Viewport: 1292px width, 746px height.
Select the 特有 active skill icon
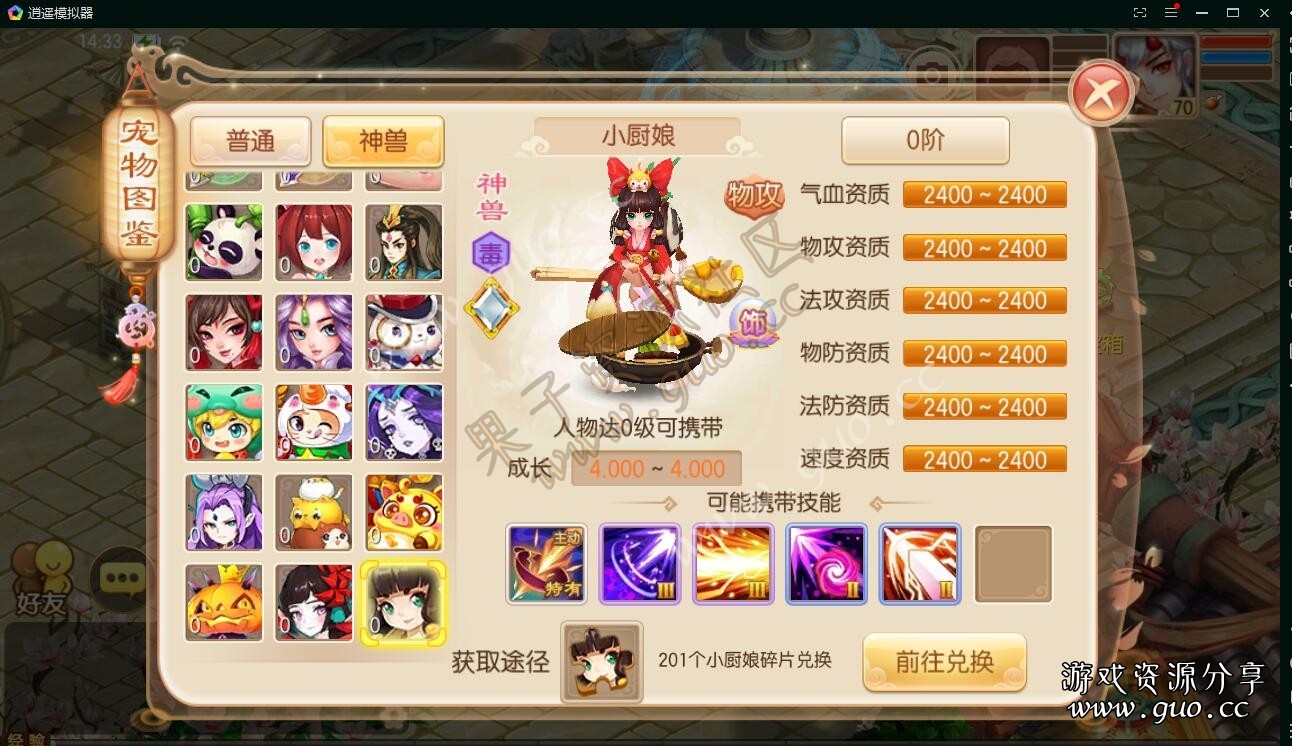(547, 564)
